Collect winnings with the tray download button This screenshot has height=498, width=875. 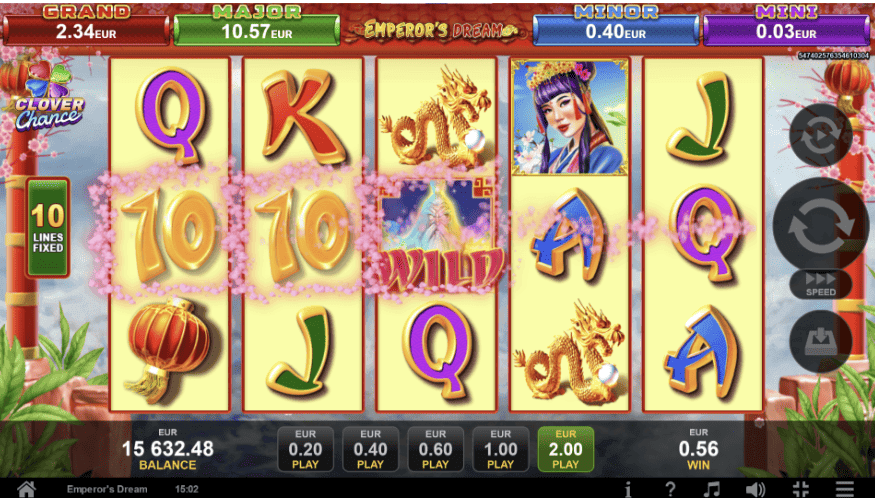point(820,342)
